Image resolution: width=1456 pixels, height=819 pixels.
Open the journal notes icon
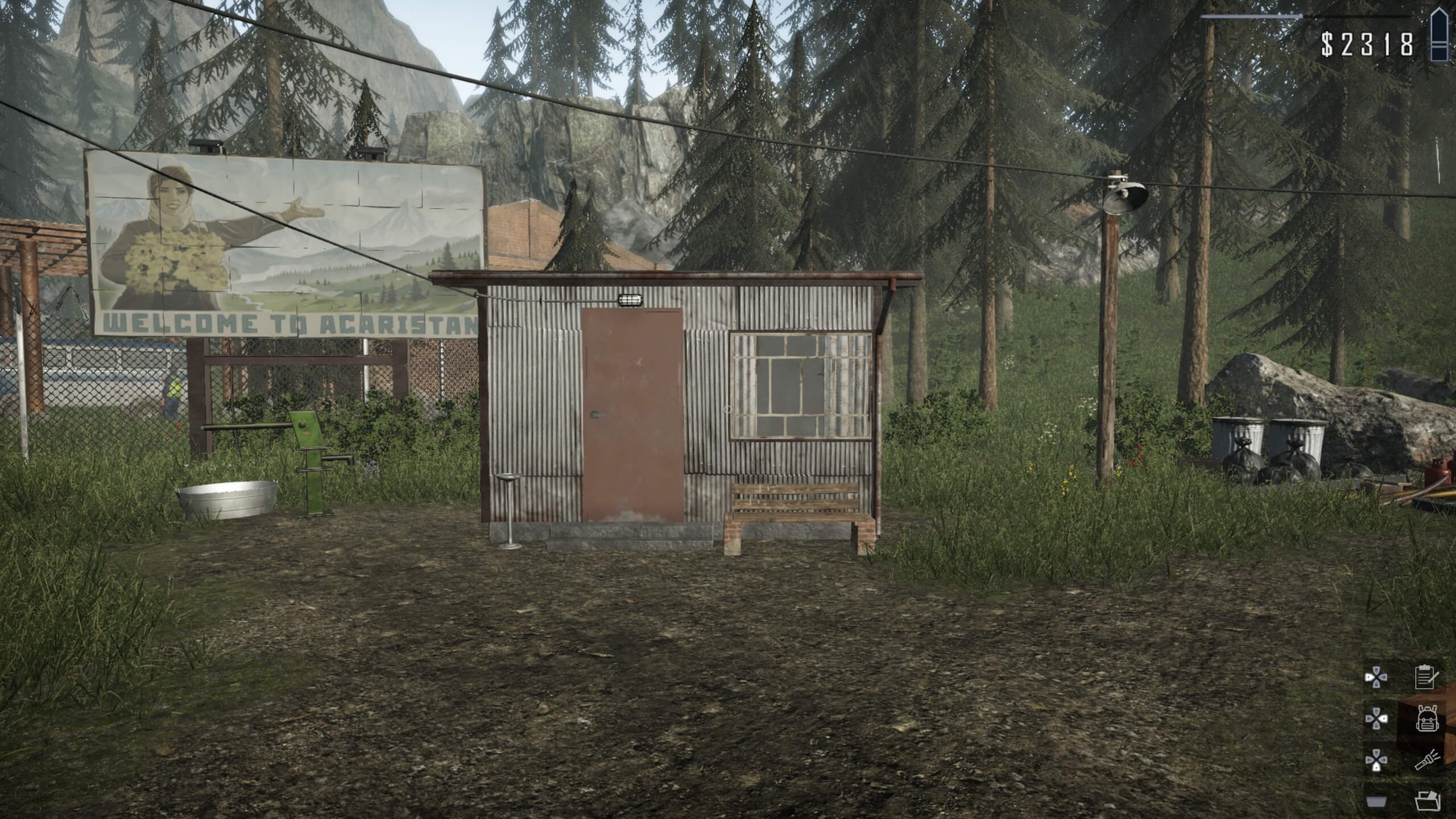[x=1425, y=678]
